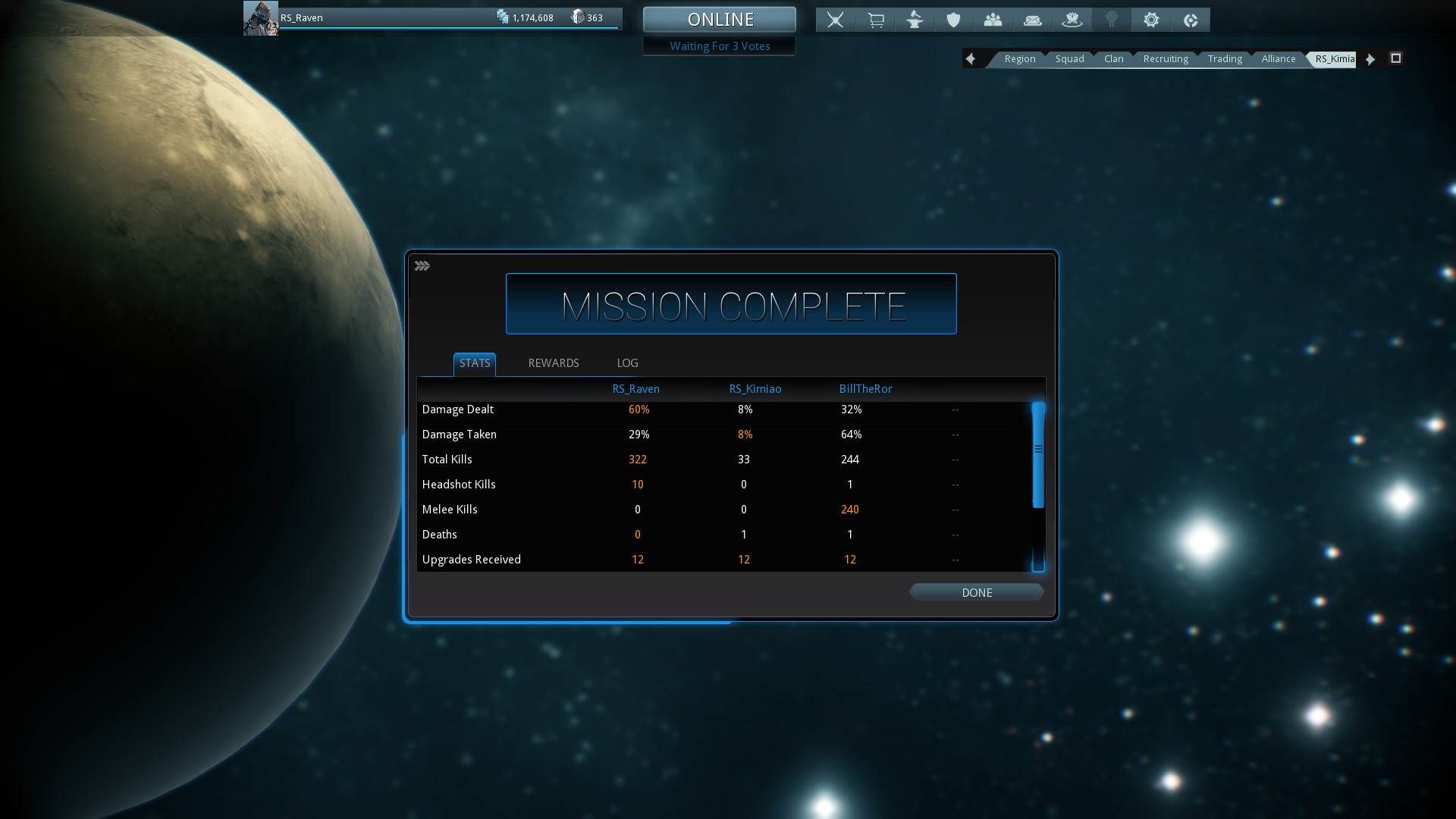Switch to the REWARDS tab
Image resolution: width=1456 pixels, height=819 pixels.
[x=554, y=363]
